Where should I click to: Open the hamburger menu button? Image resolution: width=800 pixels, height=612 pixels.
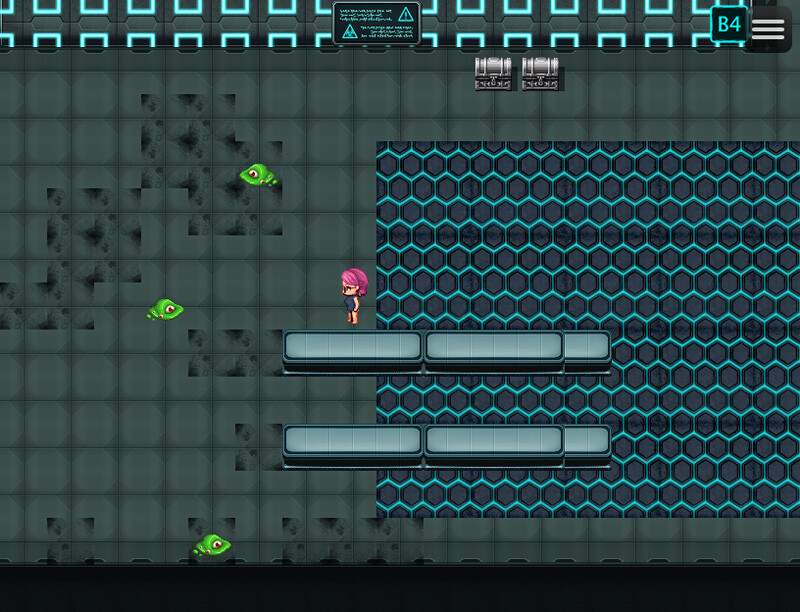768,28
